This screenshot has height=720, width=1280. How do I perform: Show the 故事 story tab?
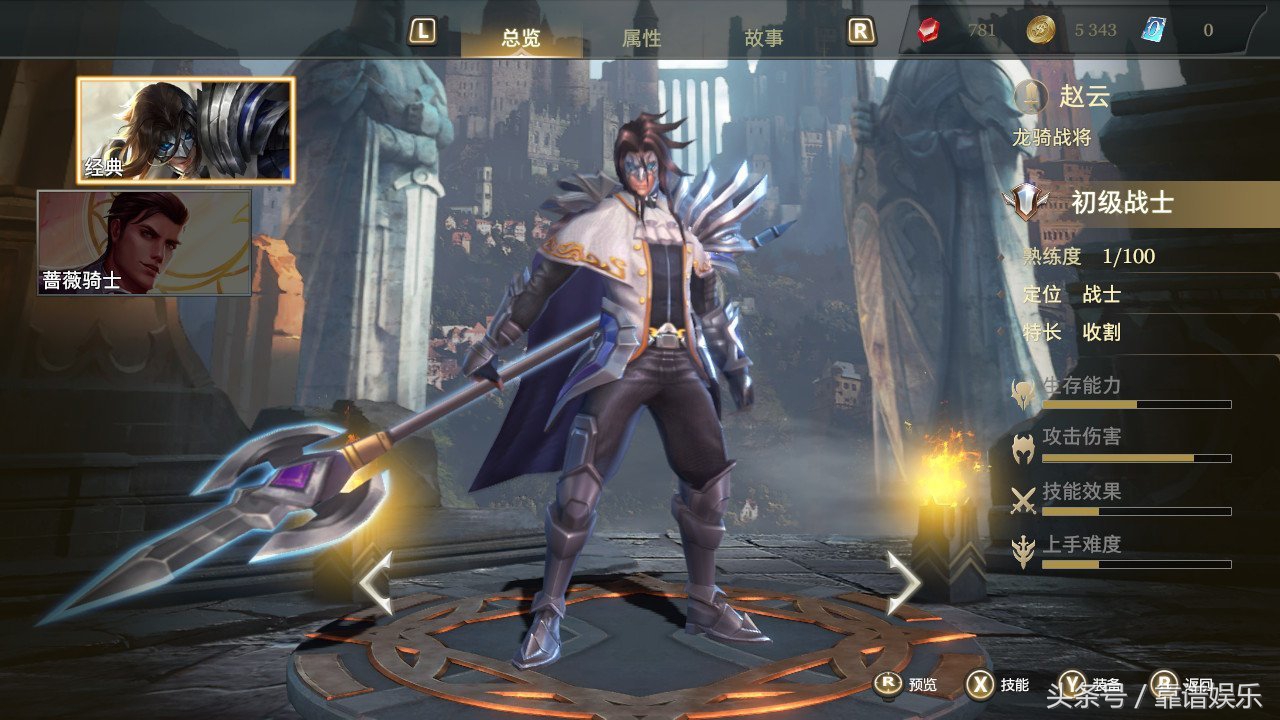coord(763,38)
